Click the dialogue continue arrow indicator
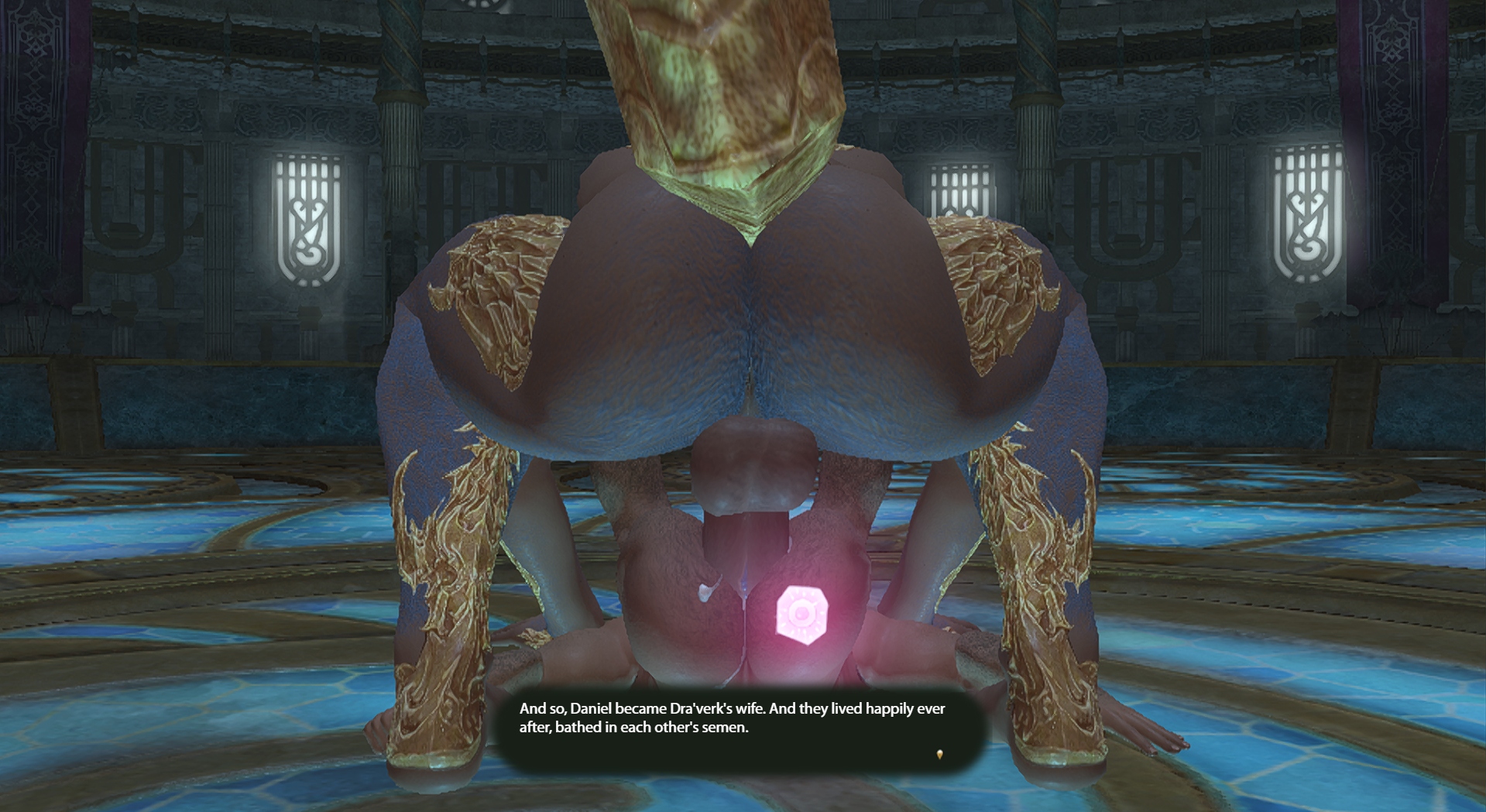The height and width of the screenshot is (812, 1486). (x=939, y=754)
